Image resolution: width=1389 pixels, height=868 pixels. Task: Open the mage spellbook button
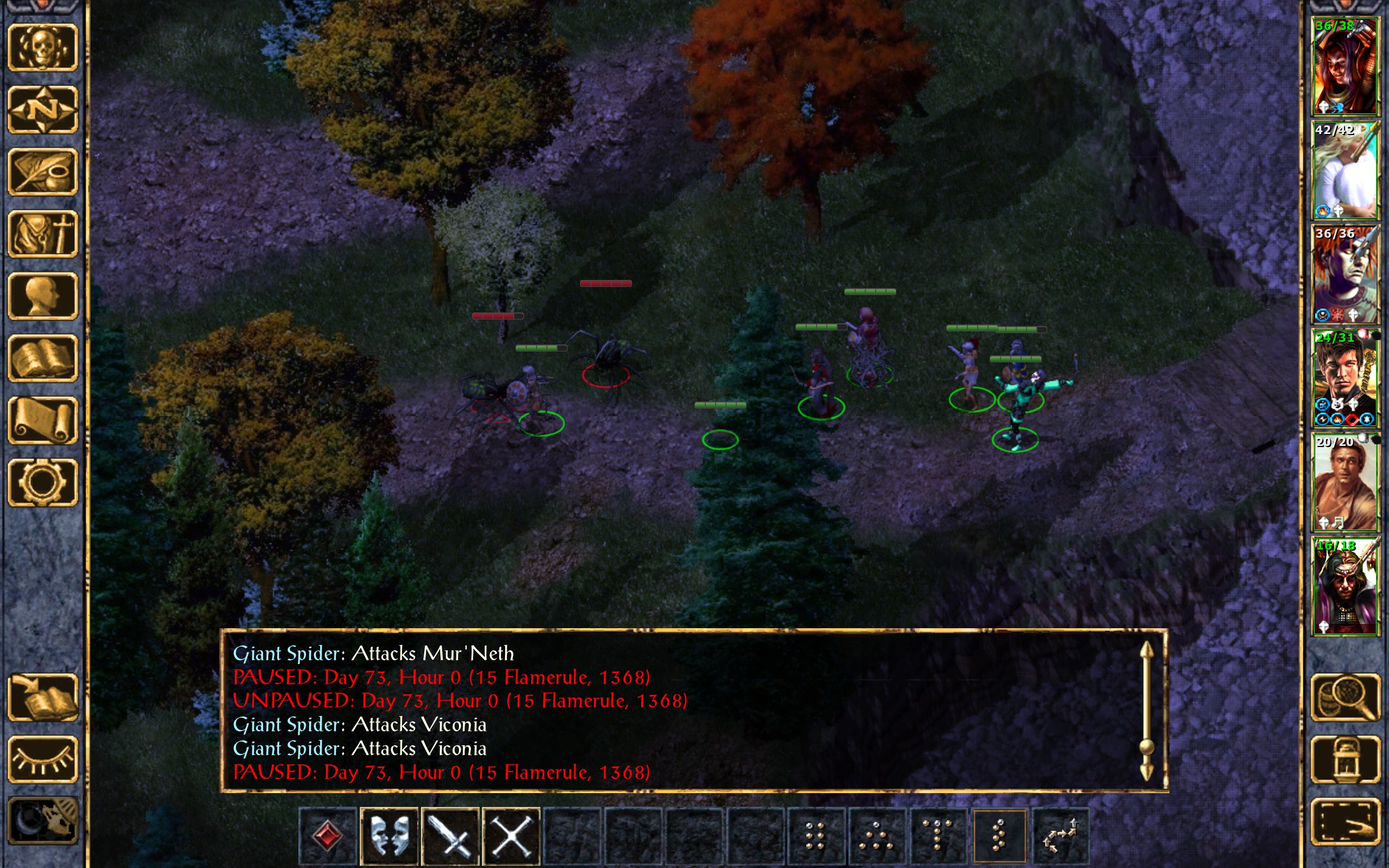[42, 358]
